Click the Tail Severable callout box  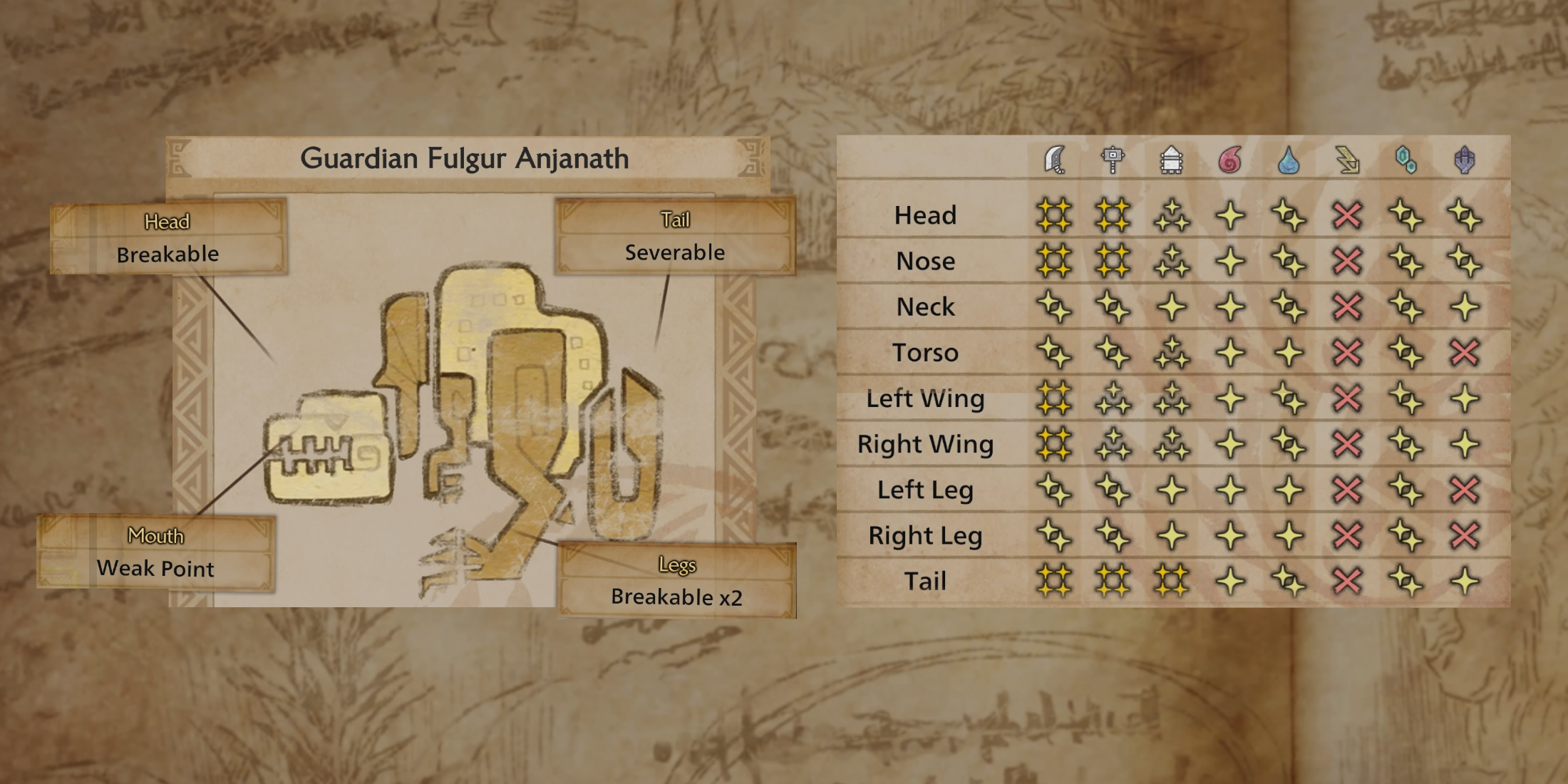(x=676, y=237)
